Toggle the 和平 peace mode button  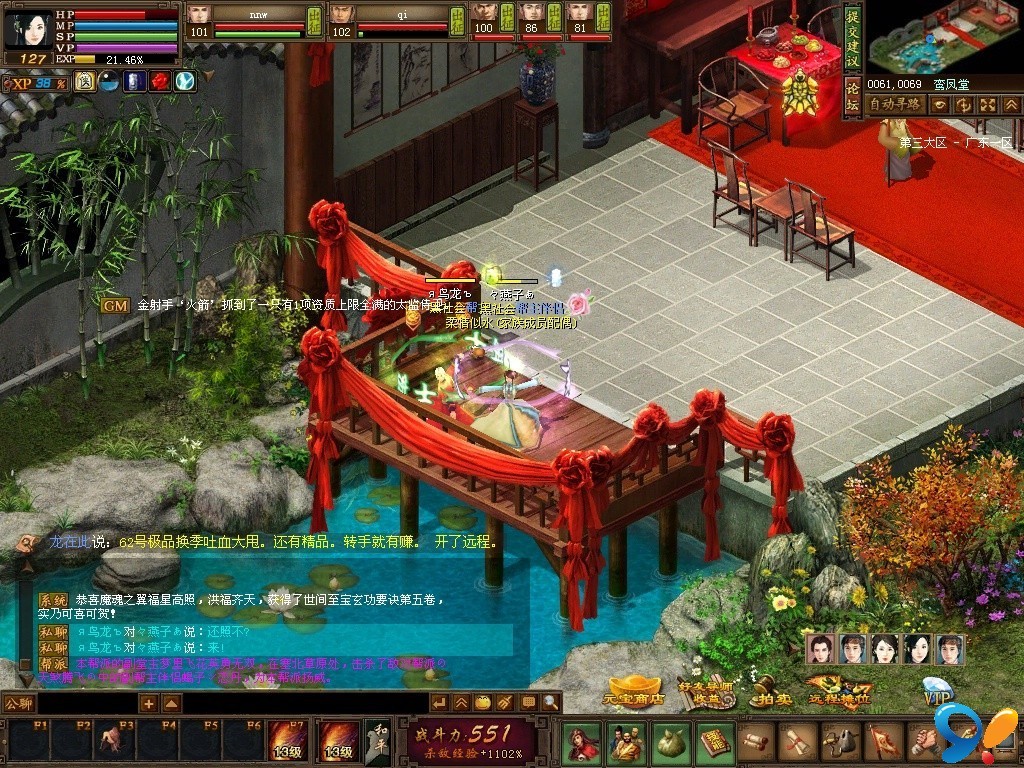[376, 741]
